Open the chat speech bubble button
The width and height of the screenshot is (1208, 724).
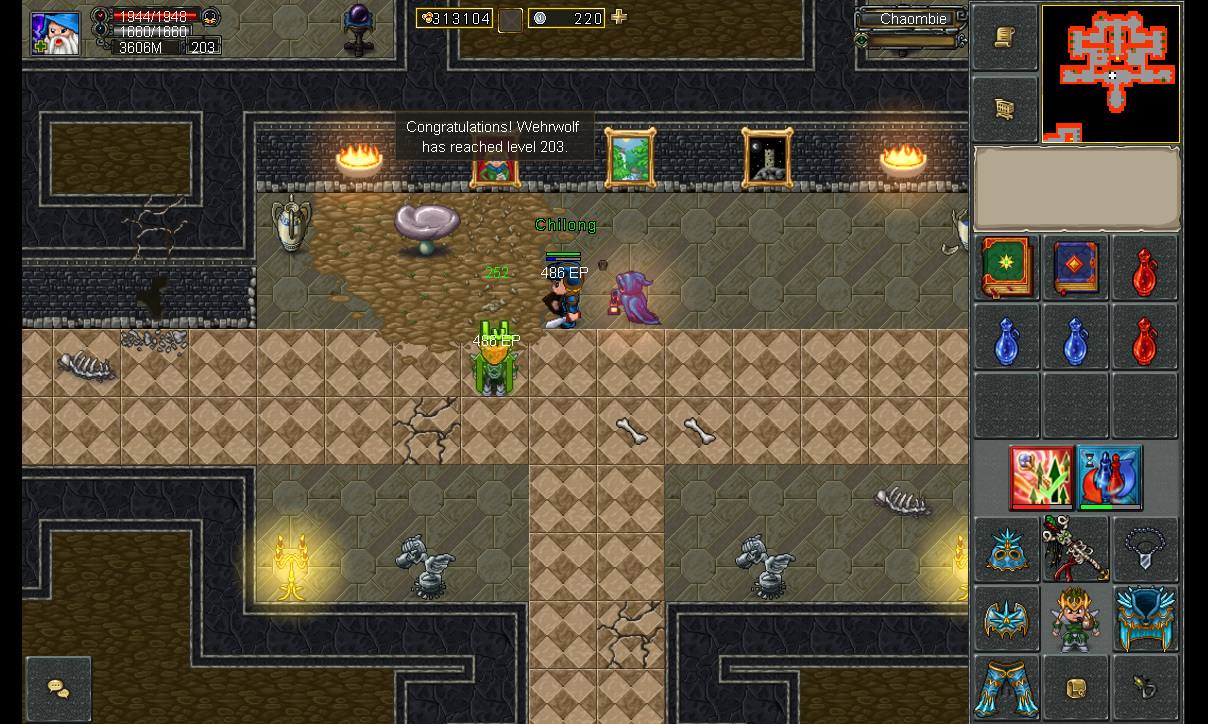[x=58, y=688]
